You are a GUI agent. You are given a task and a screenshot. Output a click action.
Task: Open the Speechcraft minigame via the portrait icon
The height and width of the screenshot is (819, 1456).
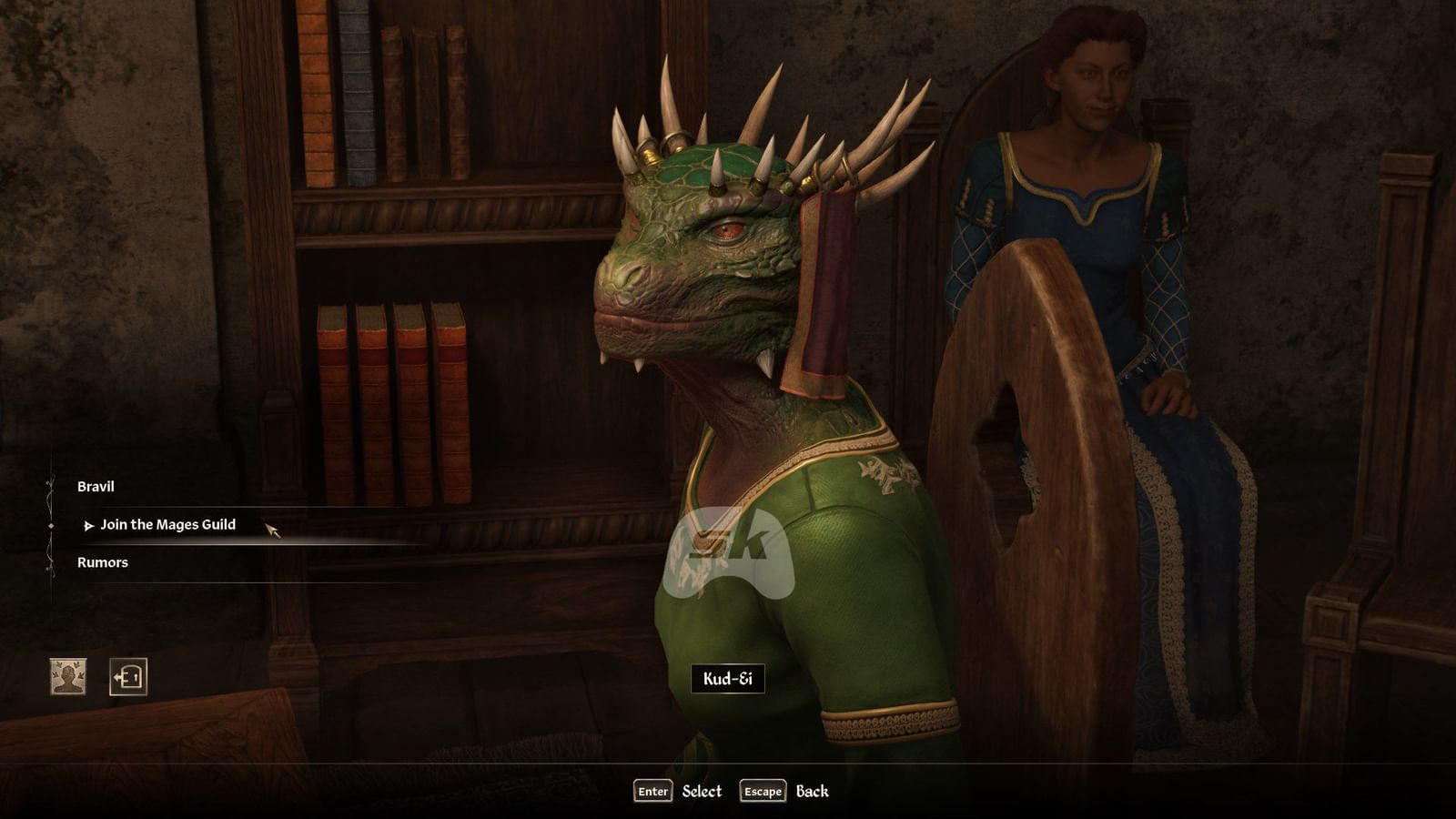pyautogui.click(x=69, y=678)
